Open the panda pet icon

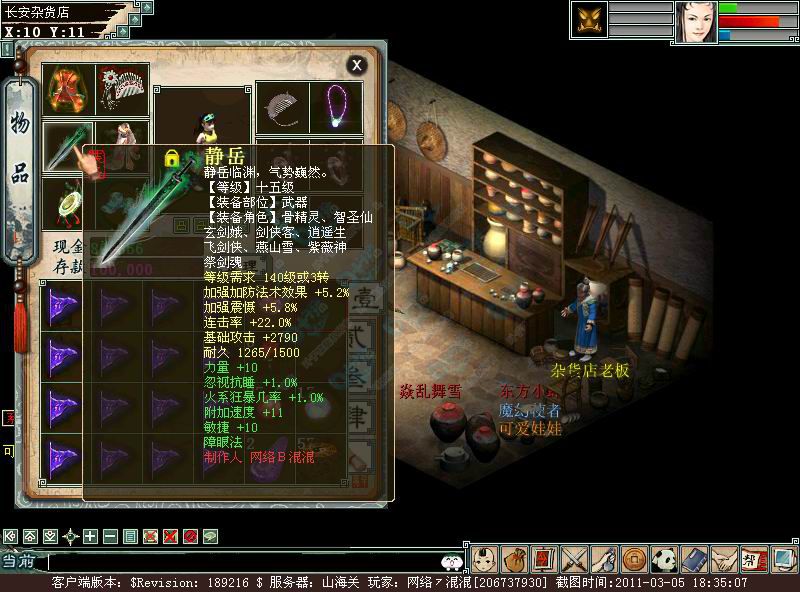pos(665,558)
